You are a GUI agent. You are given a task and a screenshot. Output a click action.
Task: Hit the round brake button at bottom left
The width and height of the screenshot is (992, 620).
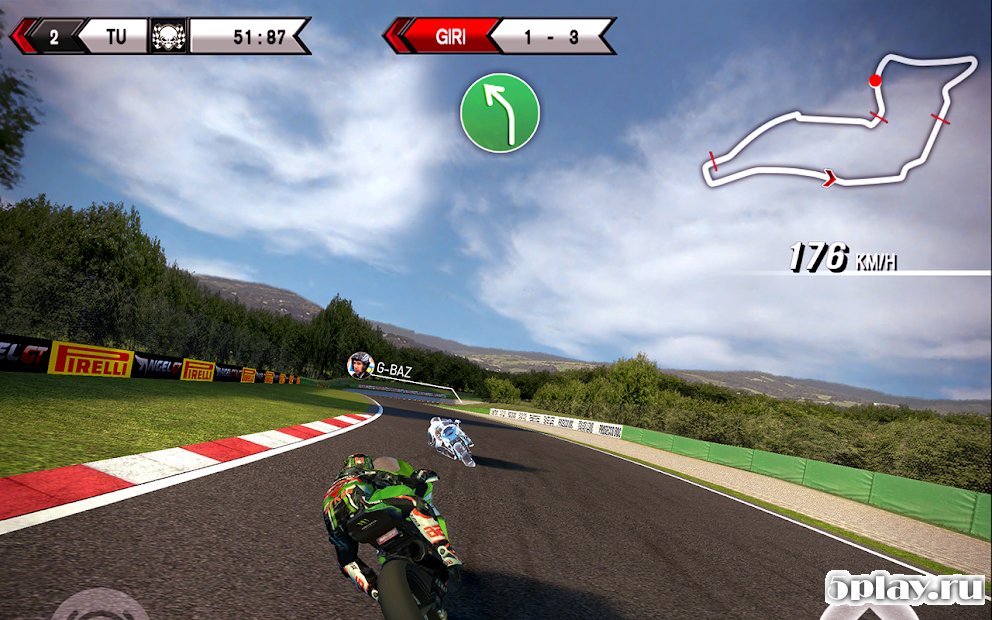pyautogui.click(x=100, y=606)
